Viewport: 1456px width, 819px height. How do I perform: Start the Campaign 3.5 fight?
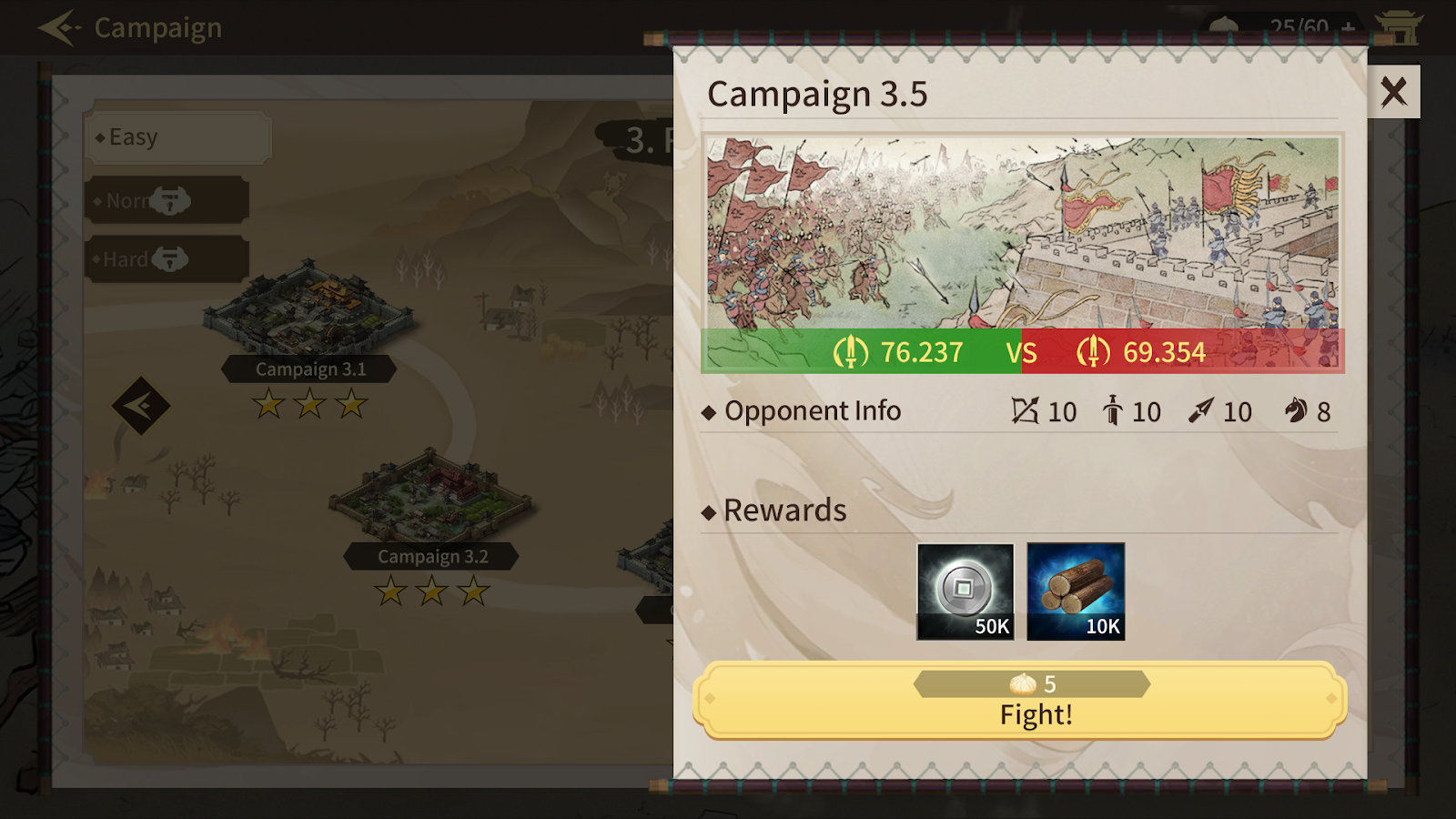(1019, 700)
